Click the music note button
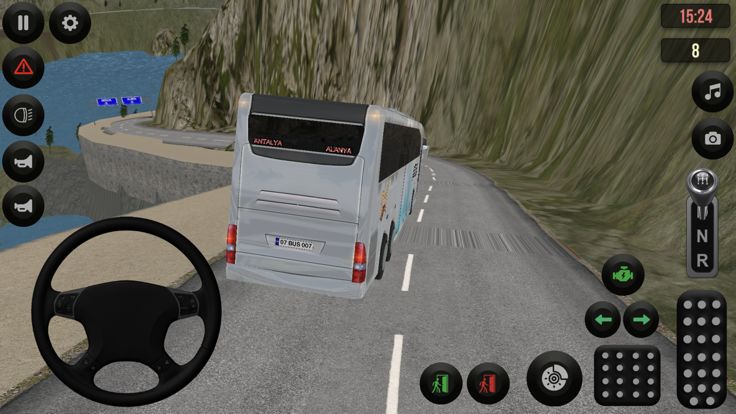The width and height of the screenshot is (736, 414). [712, 93]
